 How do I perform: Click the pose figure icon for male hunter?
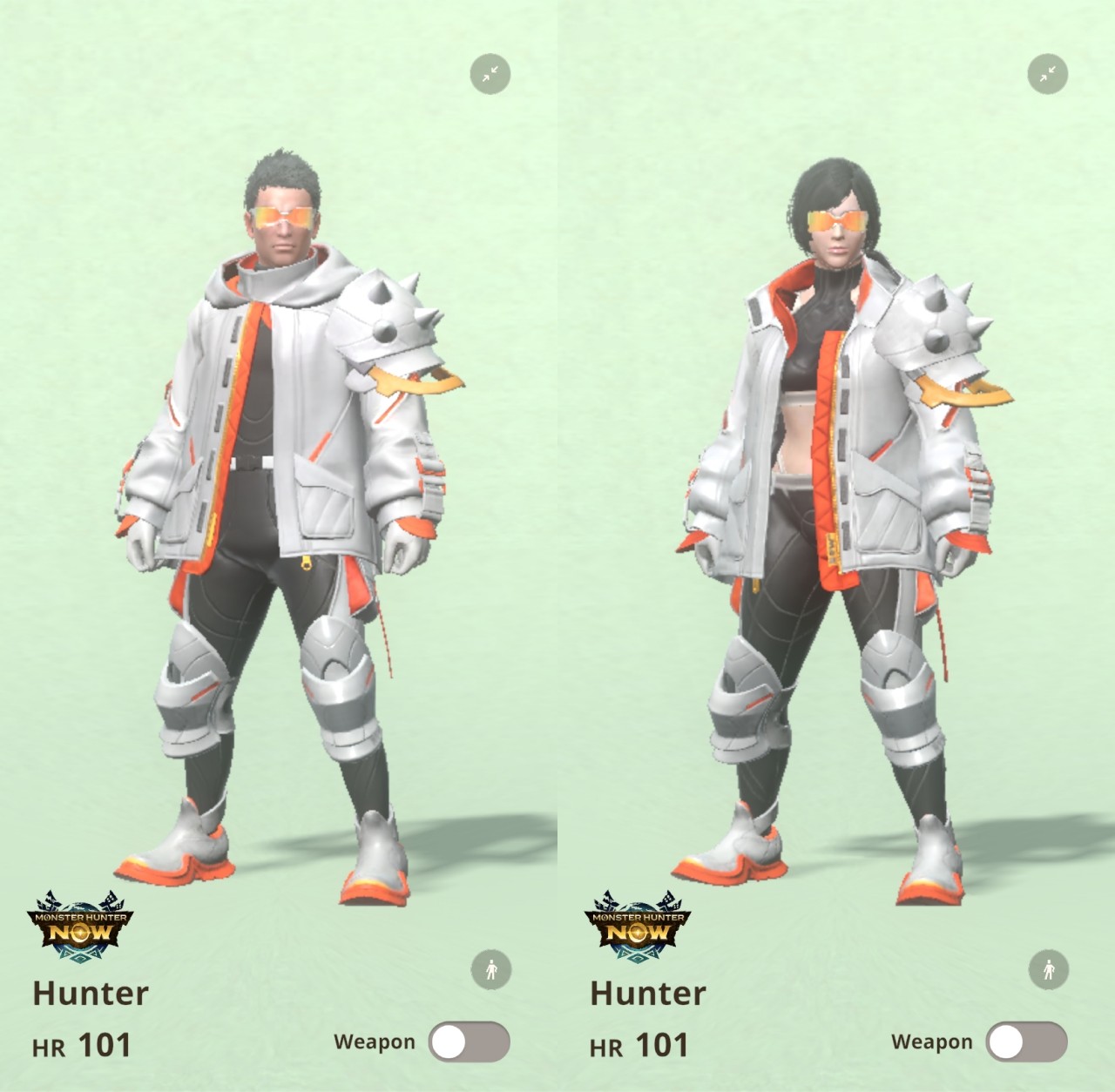click(491, 969)
